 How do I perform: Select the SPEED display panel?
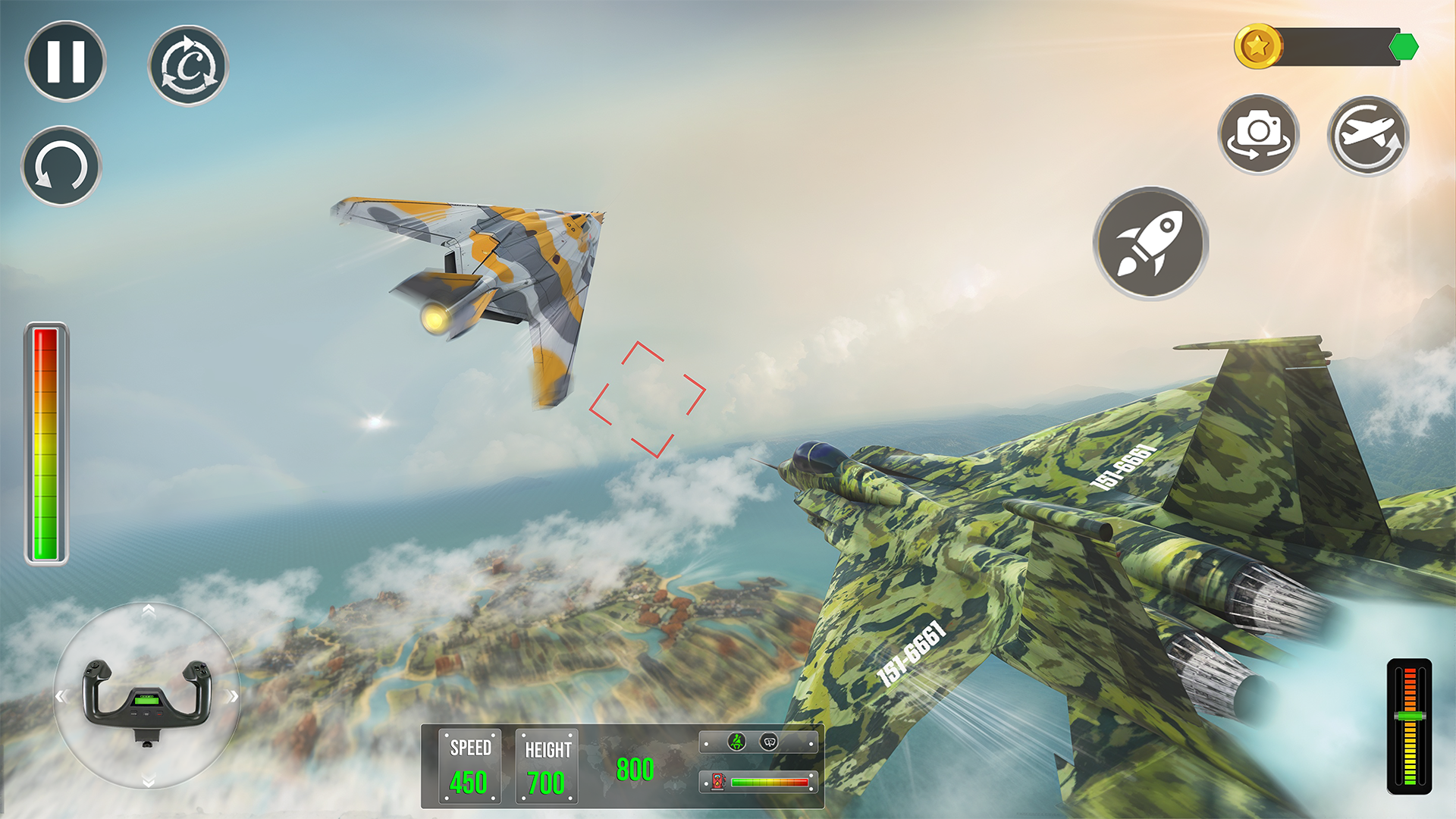click(469, 764)
